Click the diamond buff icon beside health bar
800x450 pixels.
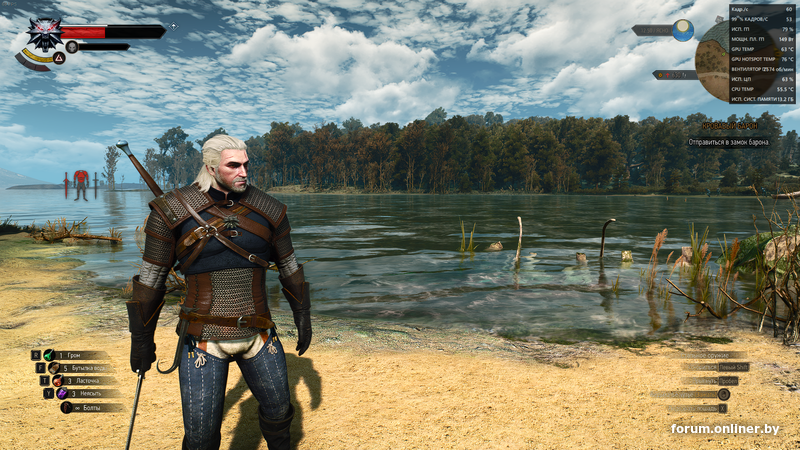[173, 26]
